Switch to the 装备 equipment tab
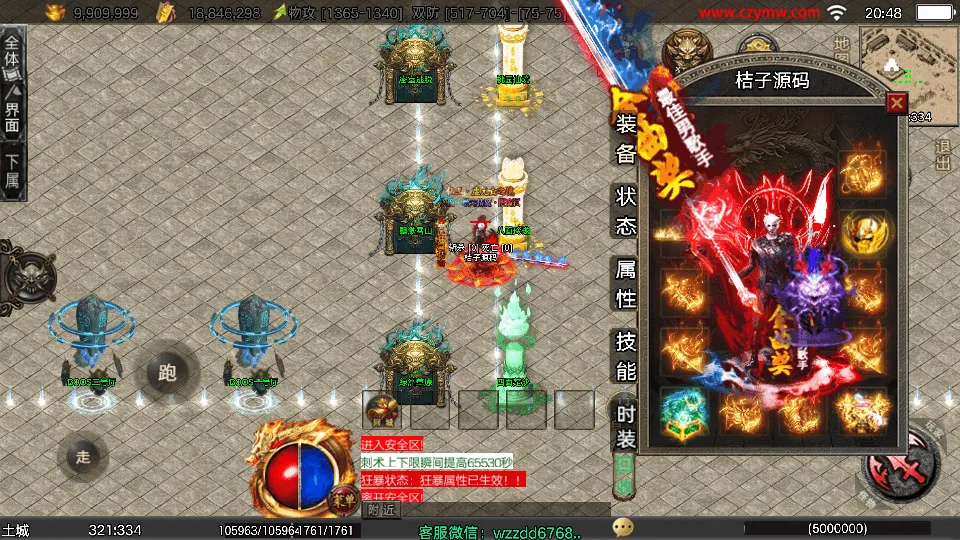Screen dimensions: 960x540 pyautogui.click(x=625, y=138)
